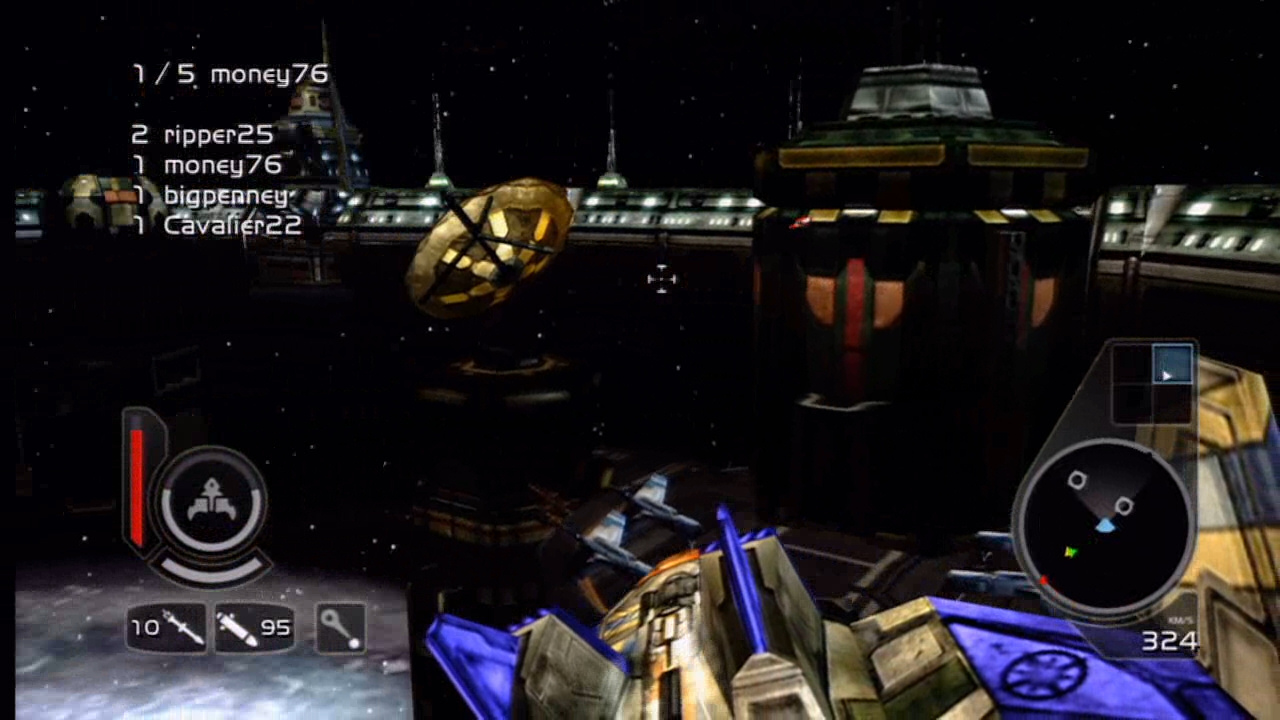Select the highlighted square above the radar
Screen dimensions: 1280x720
coord(1172,365)
